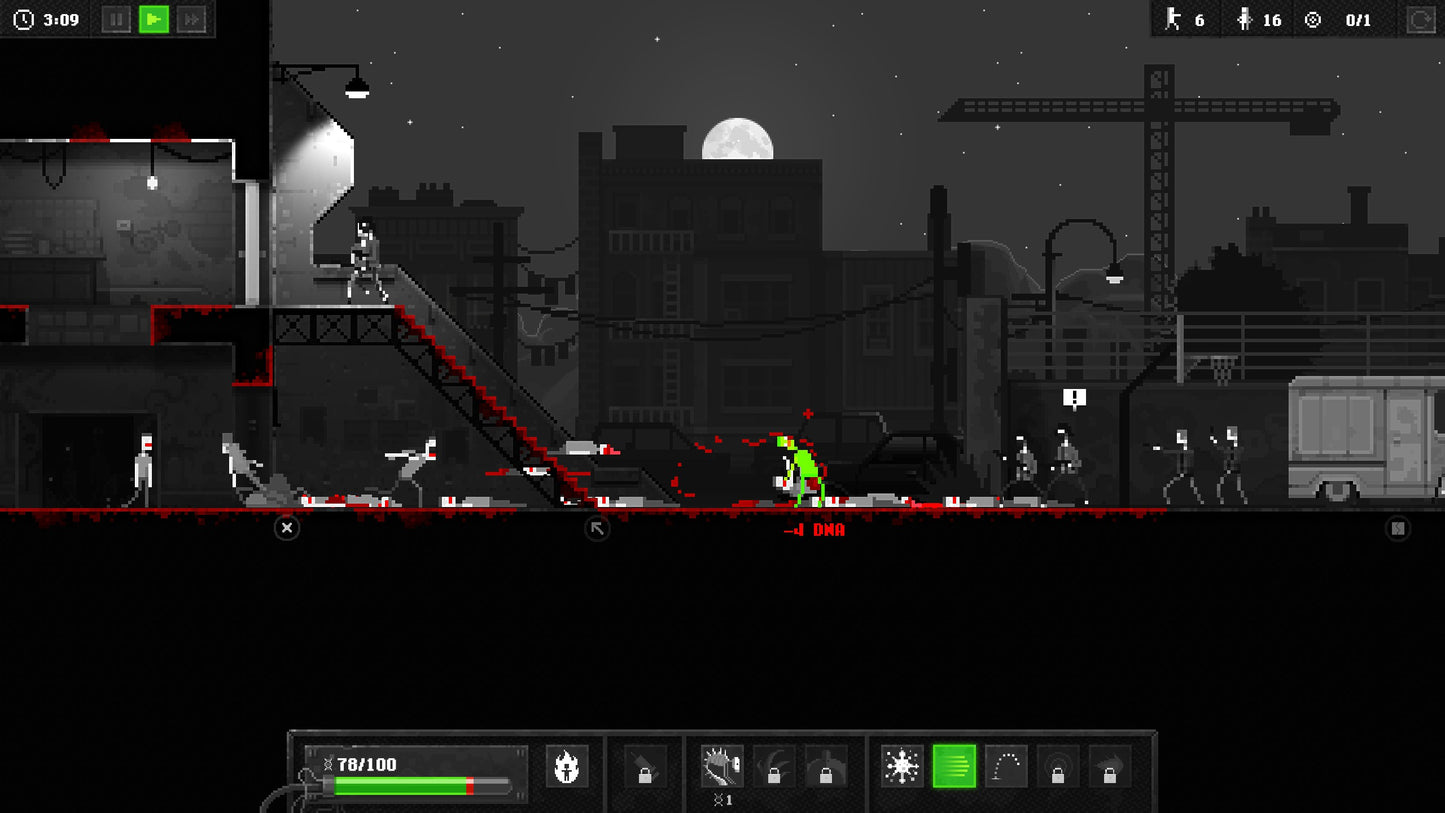This screenshot has height=813, width=1445.
Task: Select the chainsaw Tank mutation with x1 count
Action: coord(722,766)
